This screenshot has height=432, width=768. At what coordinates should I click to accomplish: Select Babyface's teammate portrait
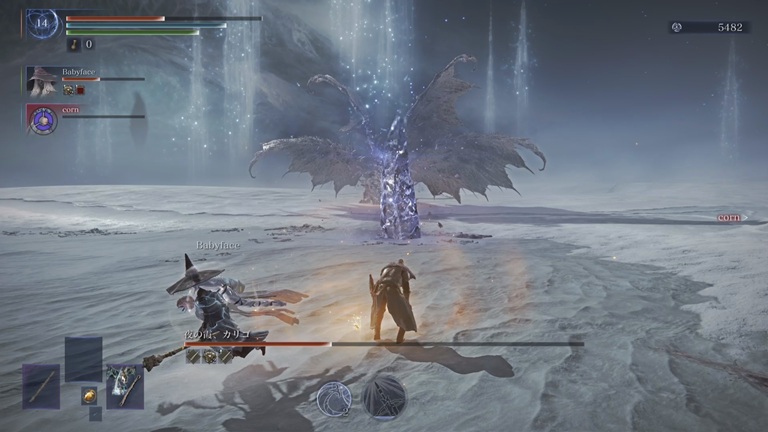pyautogui.click(x=42, y=81)
